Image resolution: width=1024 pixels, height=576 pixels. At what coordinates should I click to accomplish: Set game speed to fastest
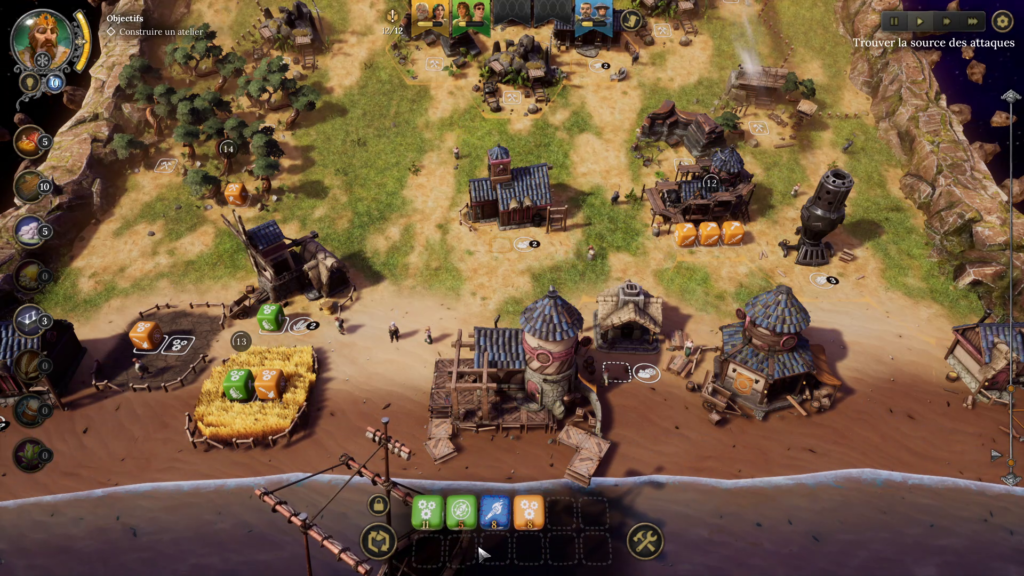click(x=971, y=21)
